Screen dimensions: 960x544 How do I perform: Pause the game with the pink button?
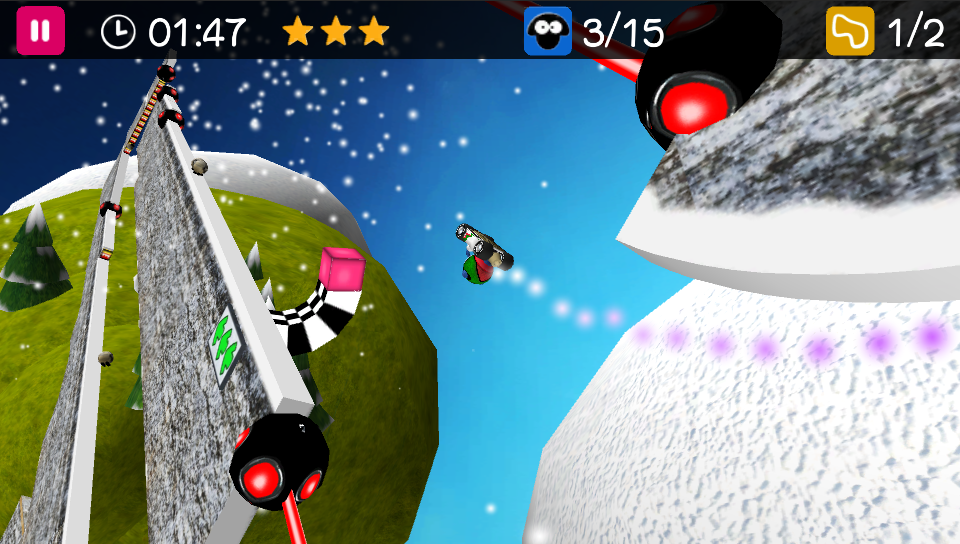pos(40,31)
